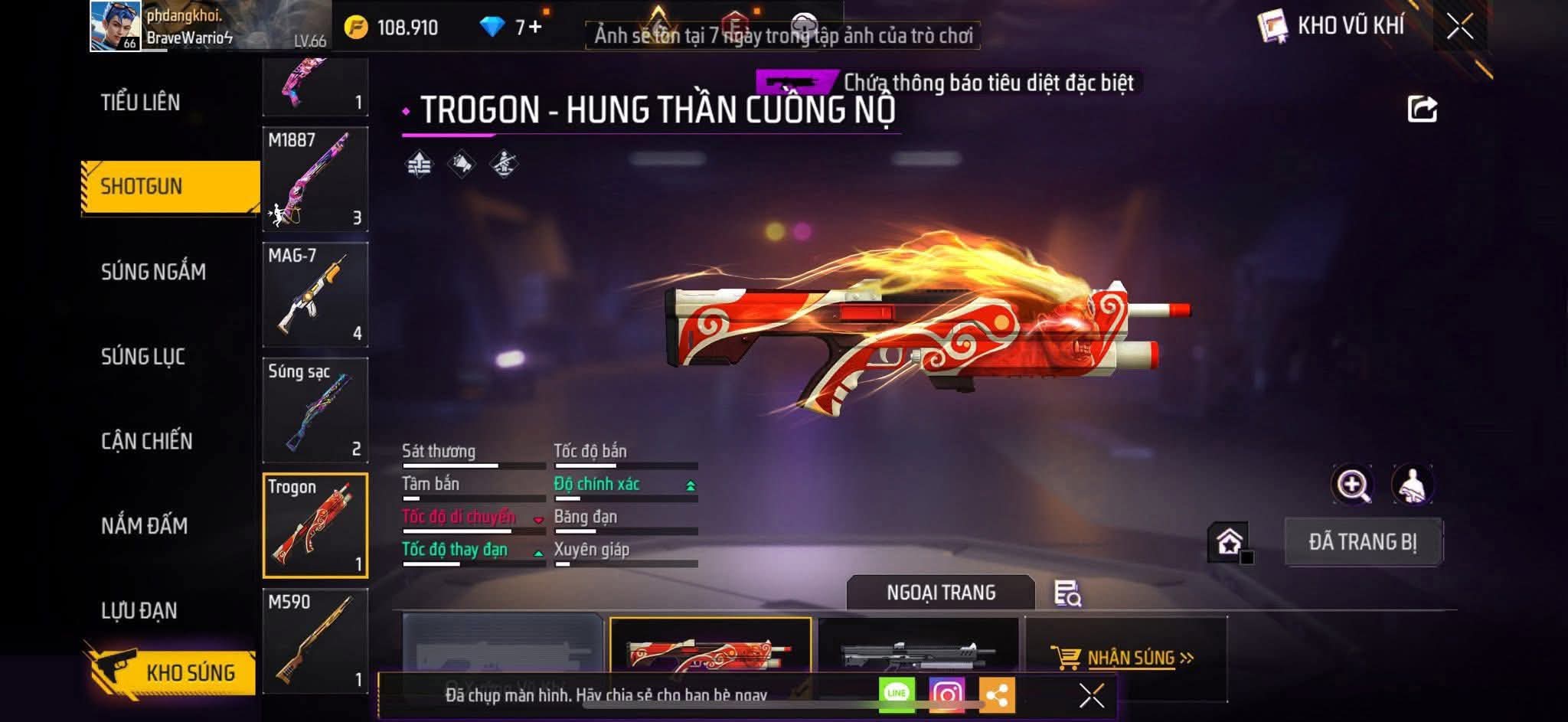Image resolution: width=1568 pixels, height=722 pixels.
Task: Select the MAG-7 shotgun slot
Action: pos(315,295)
